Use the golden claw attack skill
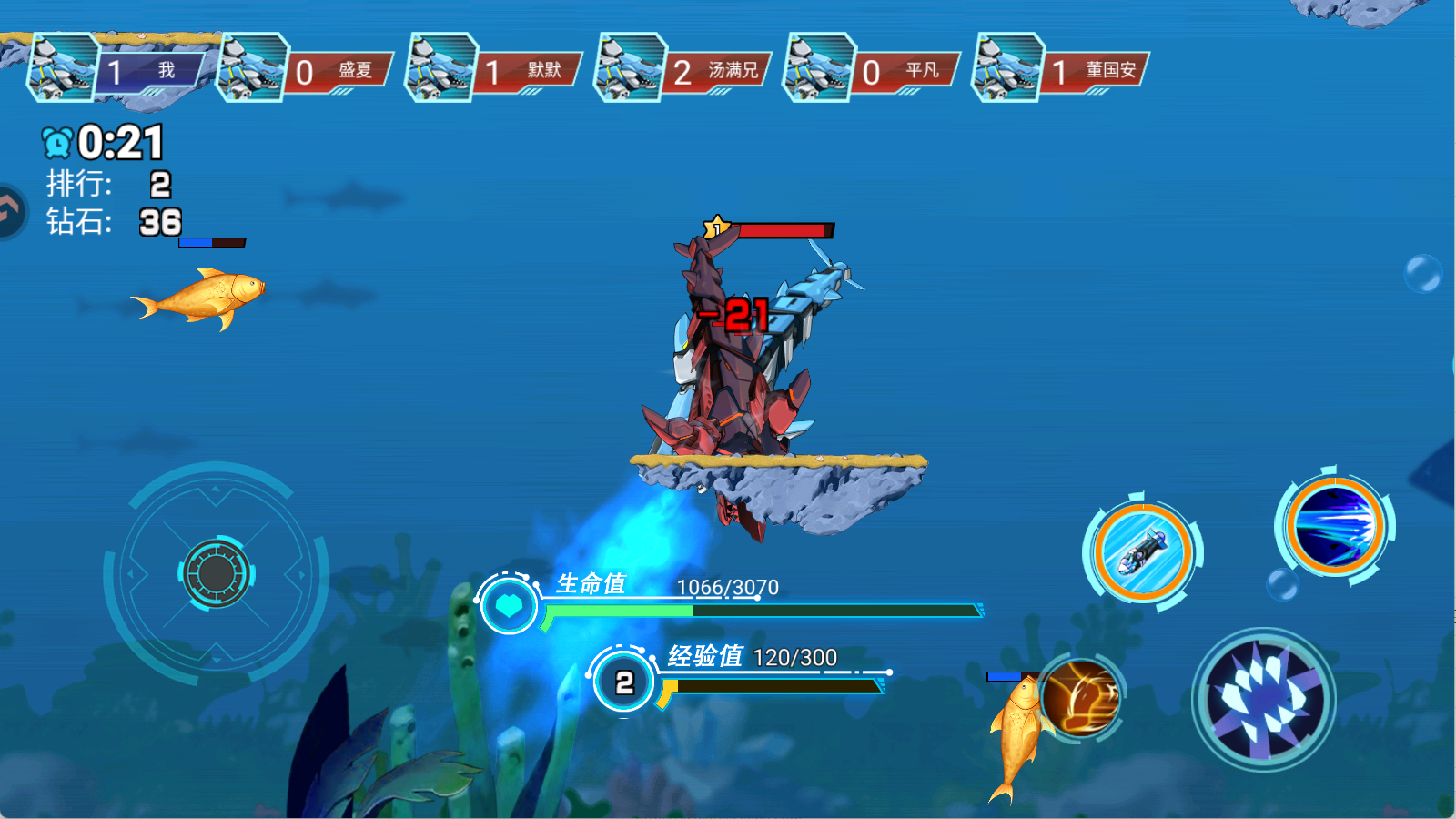 [x=1080, y=696]
